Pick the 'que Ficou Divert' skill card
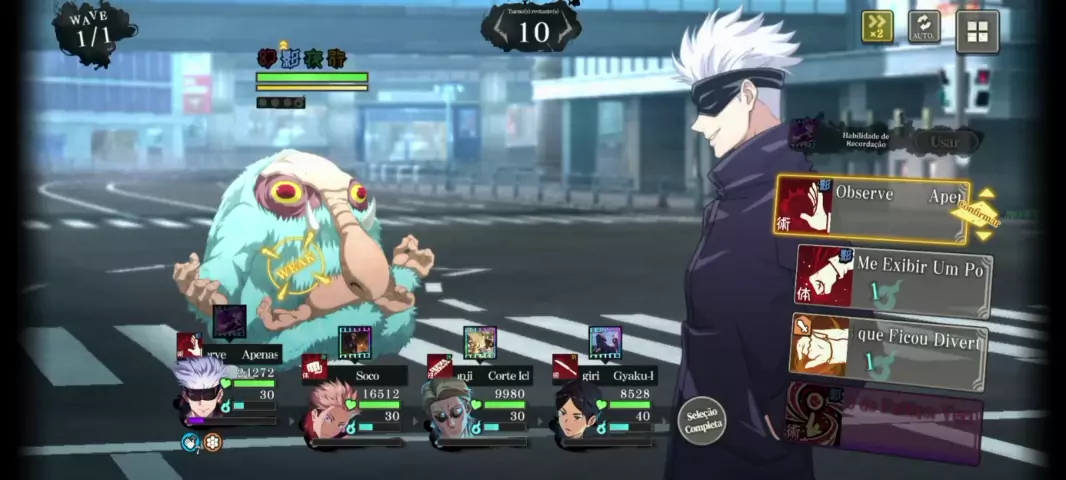This screenshot has height=480, width=1066. pos(888,350)
